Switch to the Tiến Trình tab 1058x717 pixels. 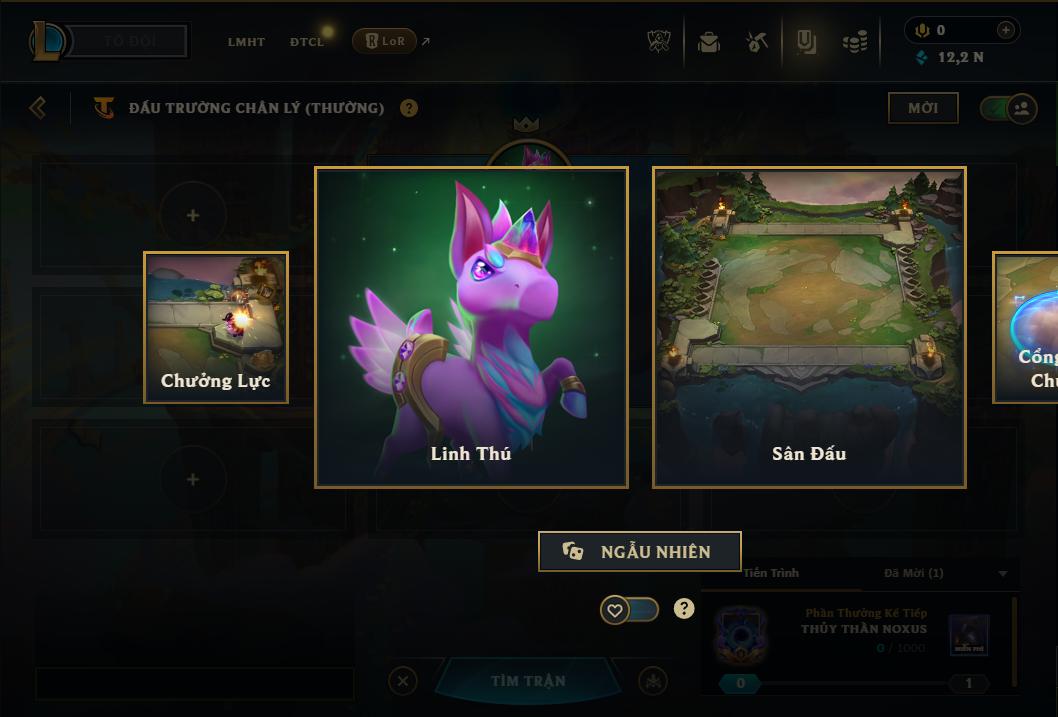[x=770, y=573]
